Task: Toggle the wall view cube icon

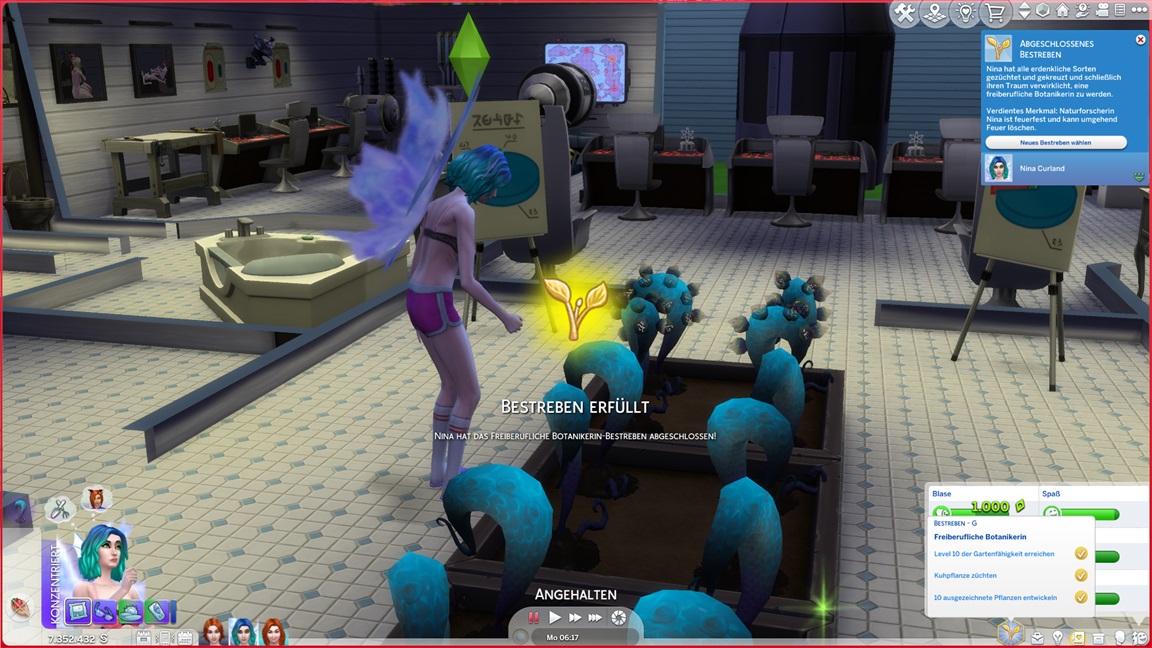Action: click(1044, 11)
